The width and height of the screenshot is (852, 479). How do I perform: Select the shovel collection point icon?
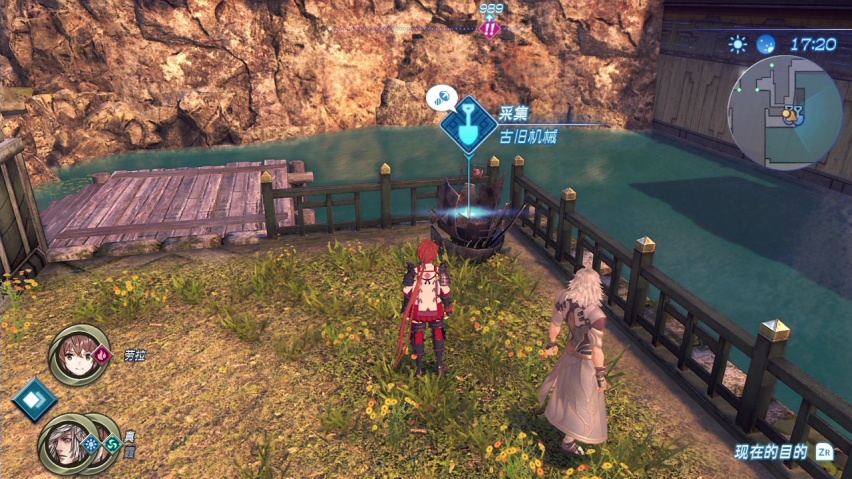click(x=467, y=122)
